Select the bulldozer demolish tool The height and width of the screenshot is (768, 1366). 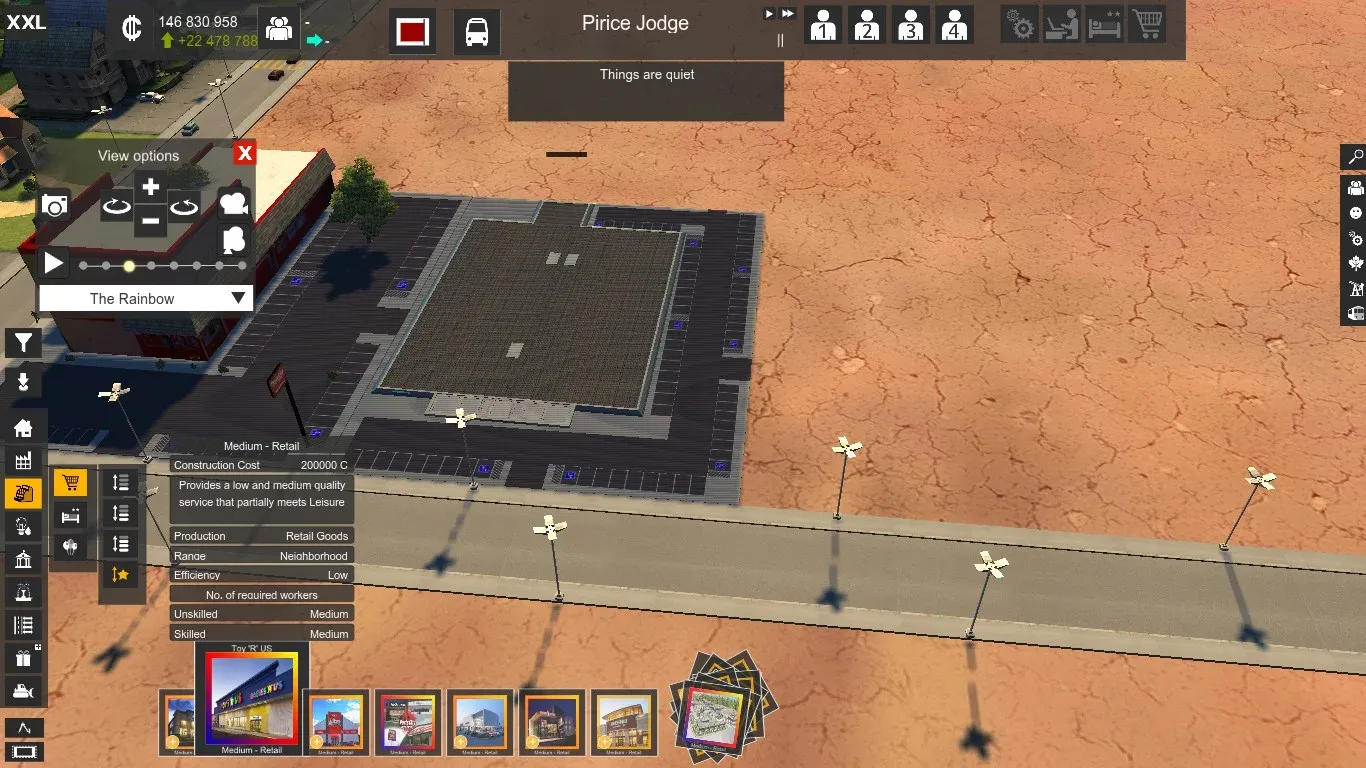point(23,690)
